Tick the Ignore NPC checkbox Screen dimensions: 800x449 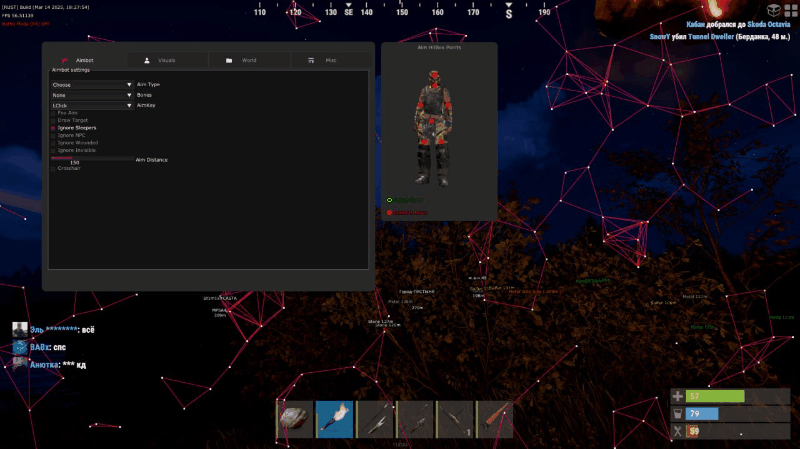click(x=54, y=135)
